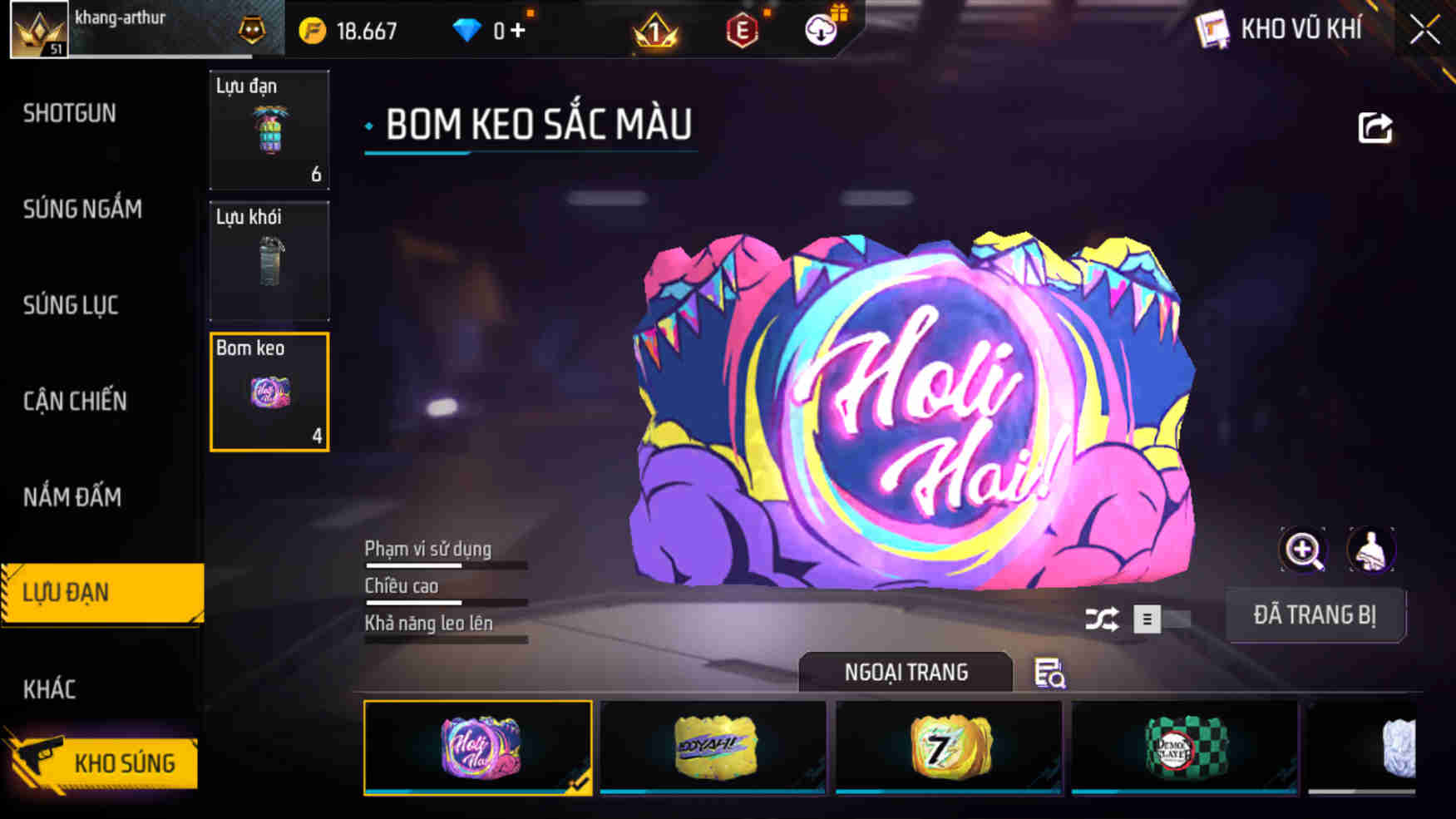The image size is (1456, 819).
Task: Click the pistol icon on KHO SÚNG
Action: (36, 762)
